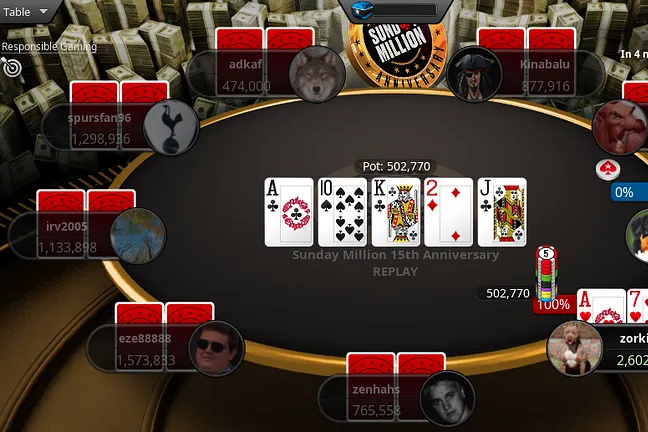Open the treasure chest progress icon

pos(363,10)
